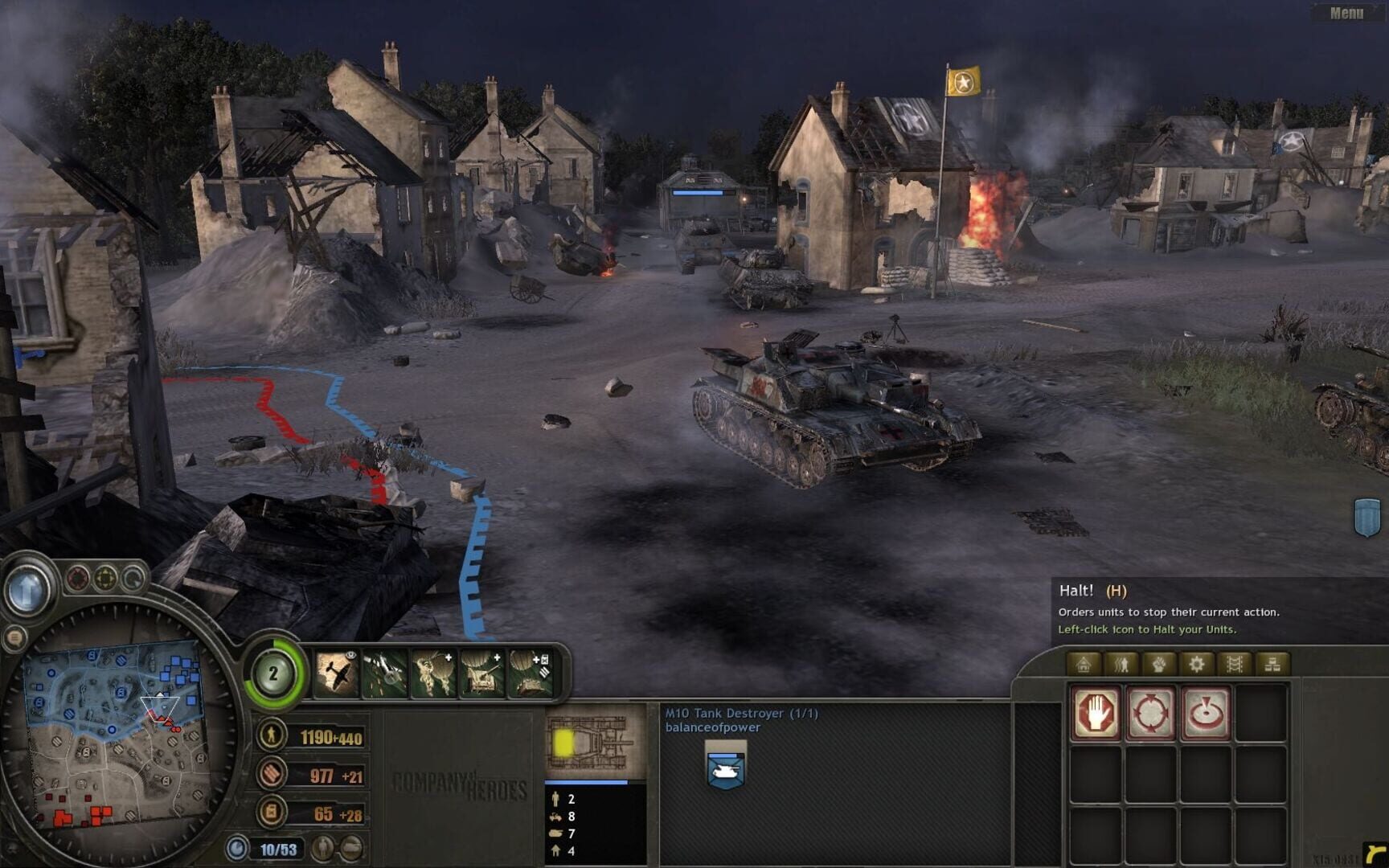This screenshot has width=1389, height=868.
Task: Select the M10 Tank Destroyer unit badge
Action: (x=726, y=765)
